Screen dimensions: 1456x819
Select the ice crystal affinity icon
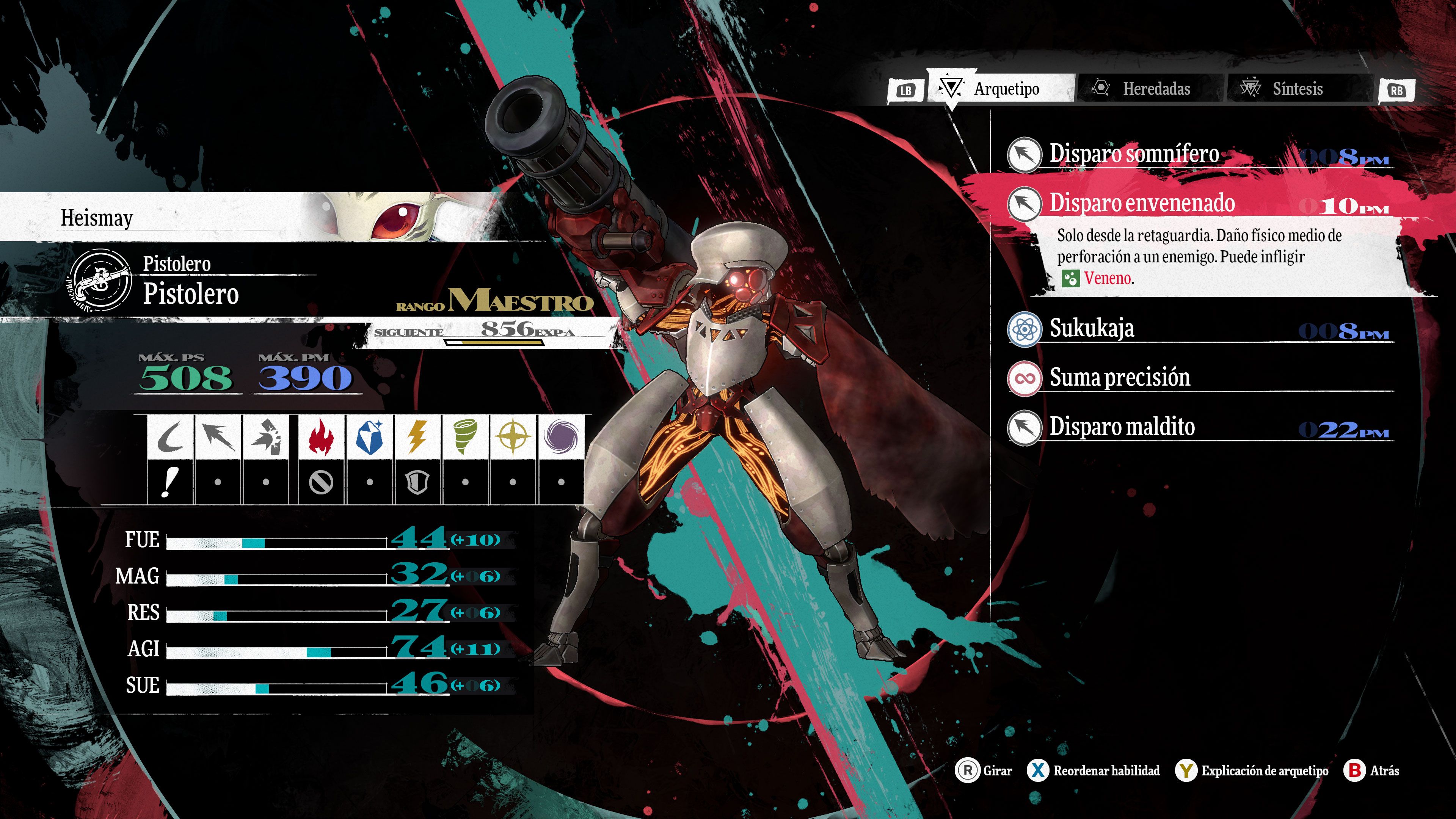[x=369, y=437]
